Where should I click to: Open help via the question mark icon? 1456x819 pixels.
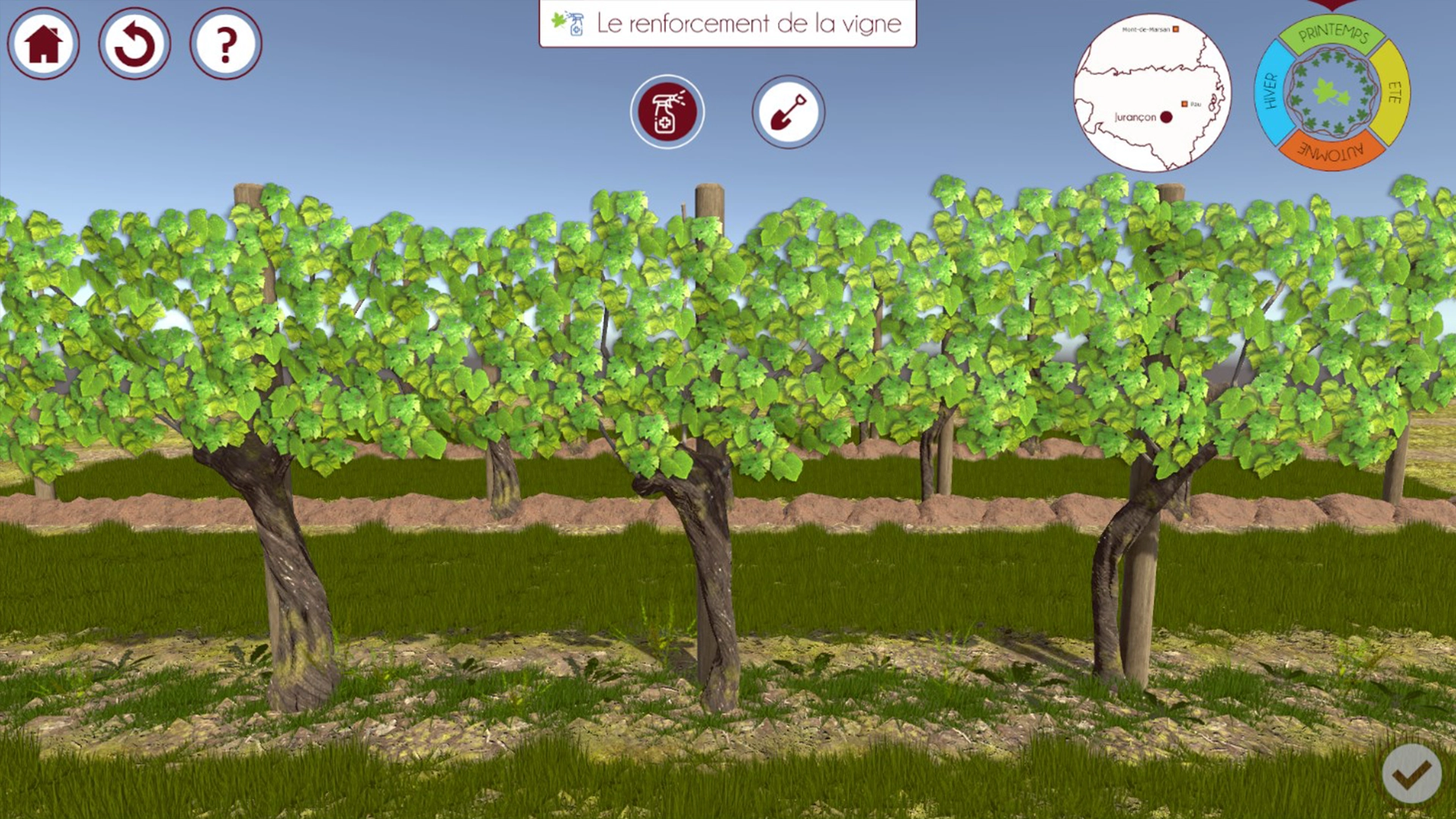tap(224, 45)
